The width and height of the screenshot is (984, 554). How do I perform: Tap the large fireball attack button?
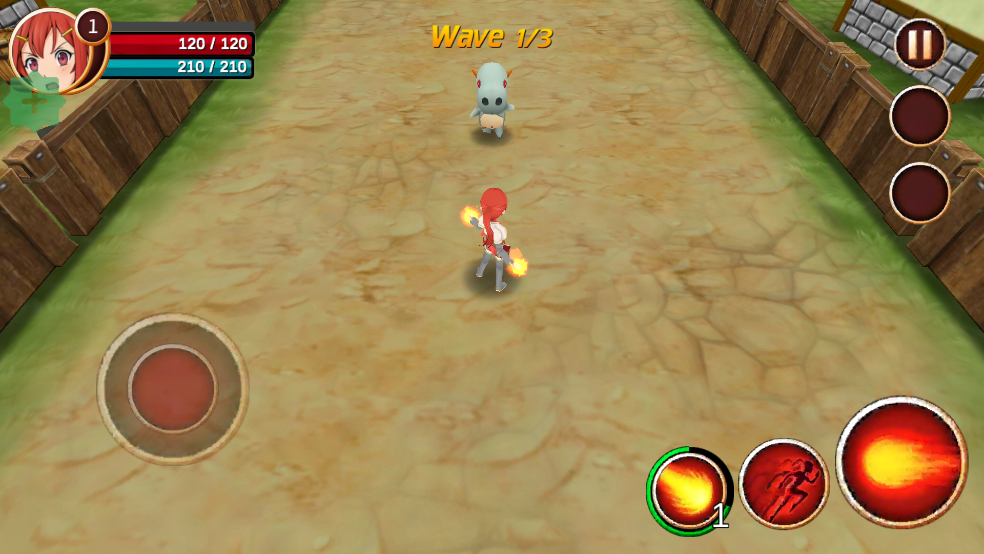tap(901, 461)
